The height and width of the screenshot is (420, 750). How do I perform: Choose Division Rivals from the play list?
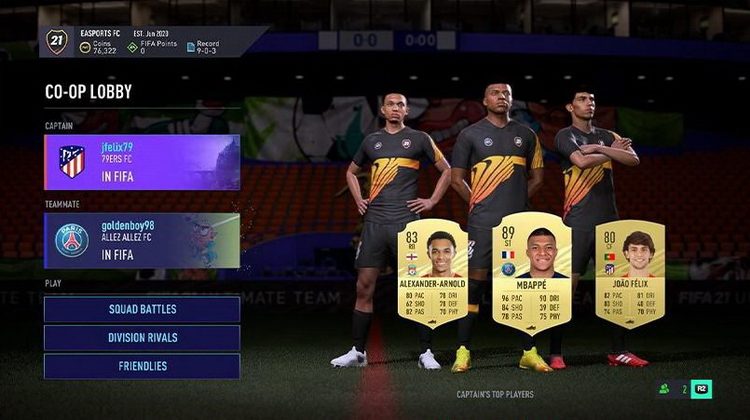click(x=142, y=338)
